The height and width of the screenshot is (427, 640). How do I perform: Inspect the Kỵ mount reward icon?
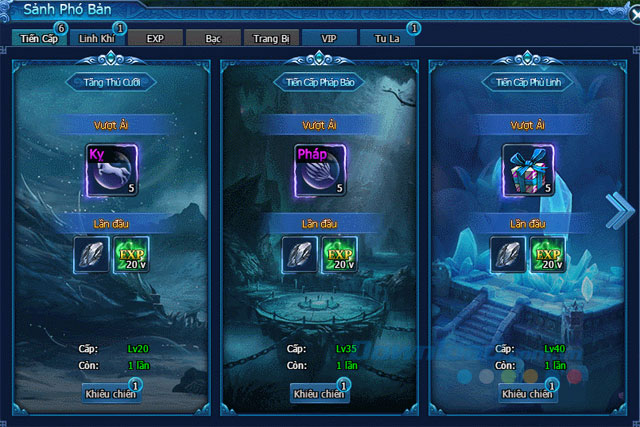point(111,168)
